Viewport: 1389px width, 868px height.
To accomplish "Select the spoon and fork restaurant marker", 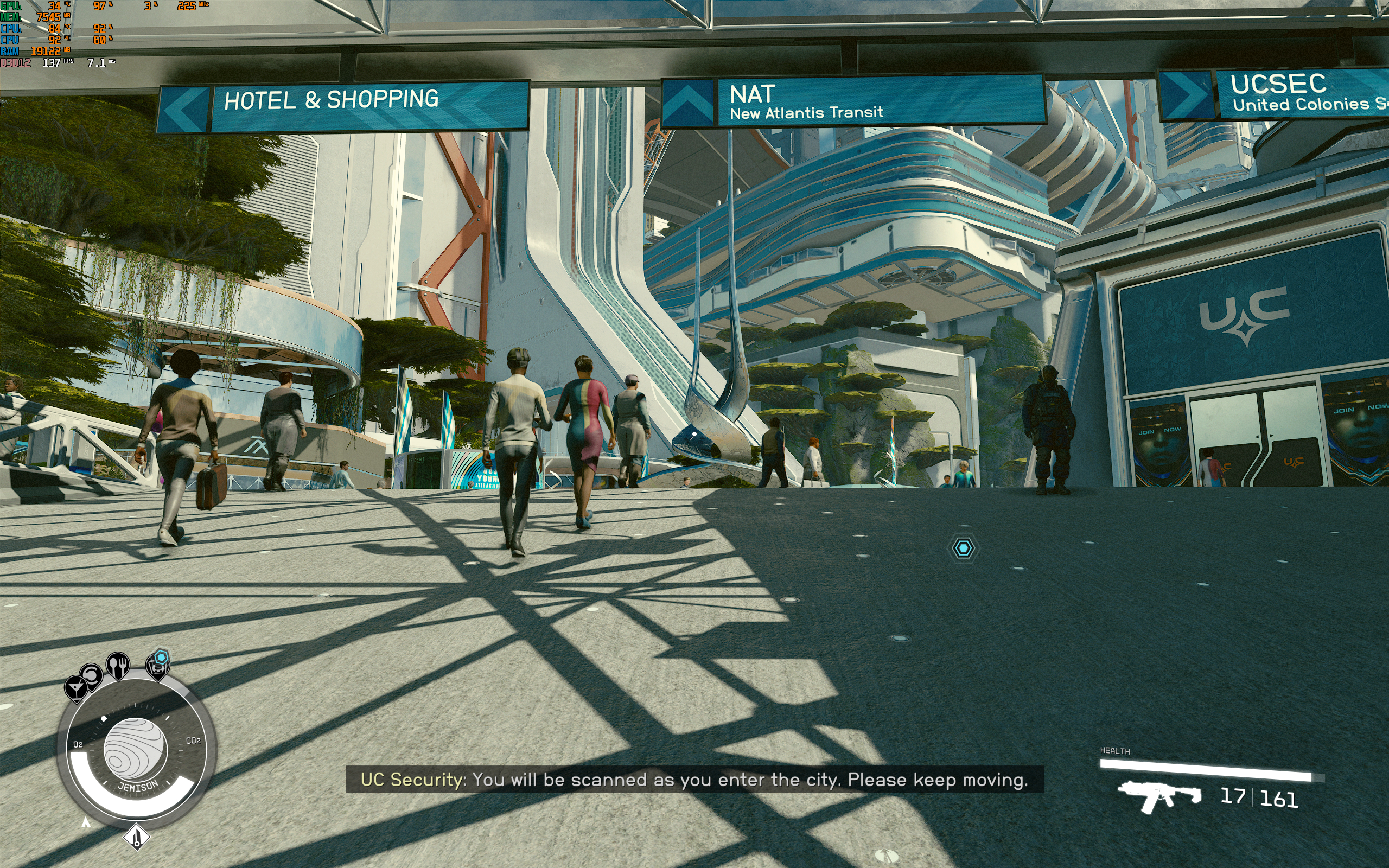I will tap(118, 665).
